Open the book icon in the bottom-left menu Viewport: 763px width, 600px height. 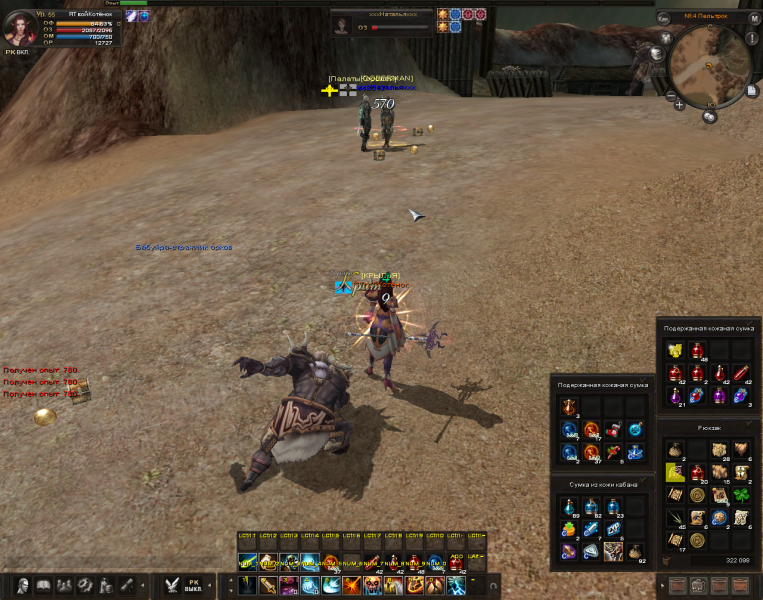(x=43, y=585)
